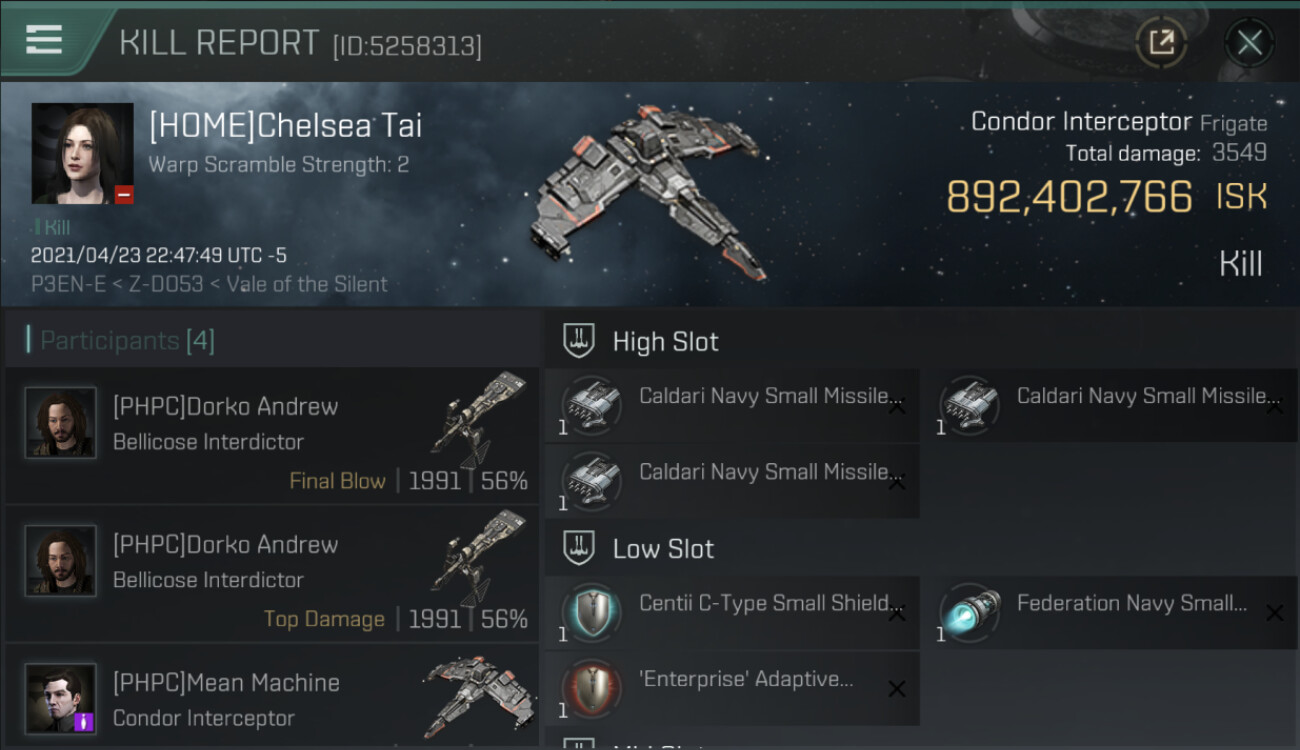Inspect the Centii C-Type Small Shield module

(732, 612)
